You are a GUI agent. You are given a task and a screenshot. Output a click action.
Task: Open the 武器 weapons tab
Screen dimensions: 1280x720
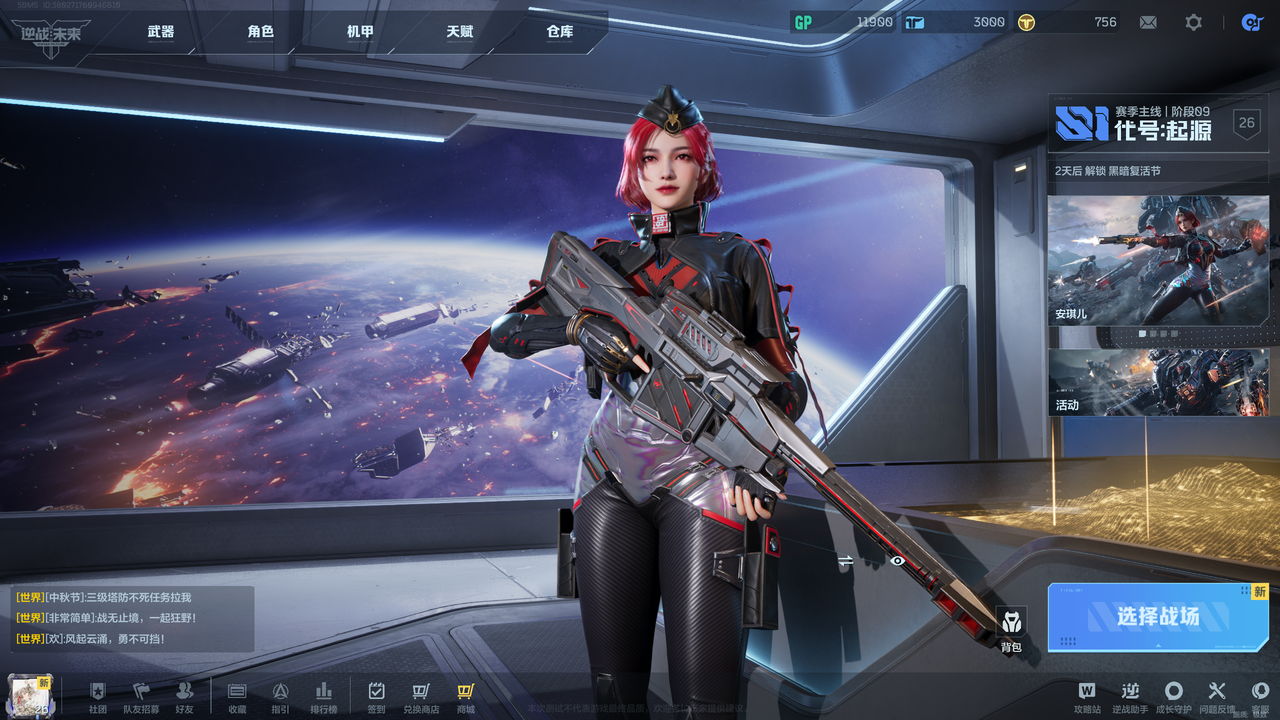tap(160, 32)
